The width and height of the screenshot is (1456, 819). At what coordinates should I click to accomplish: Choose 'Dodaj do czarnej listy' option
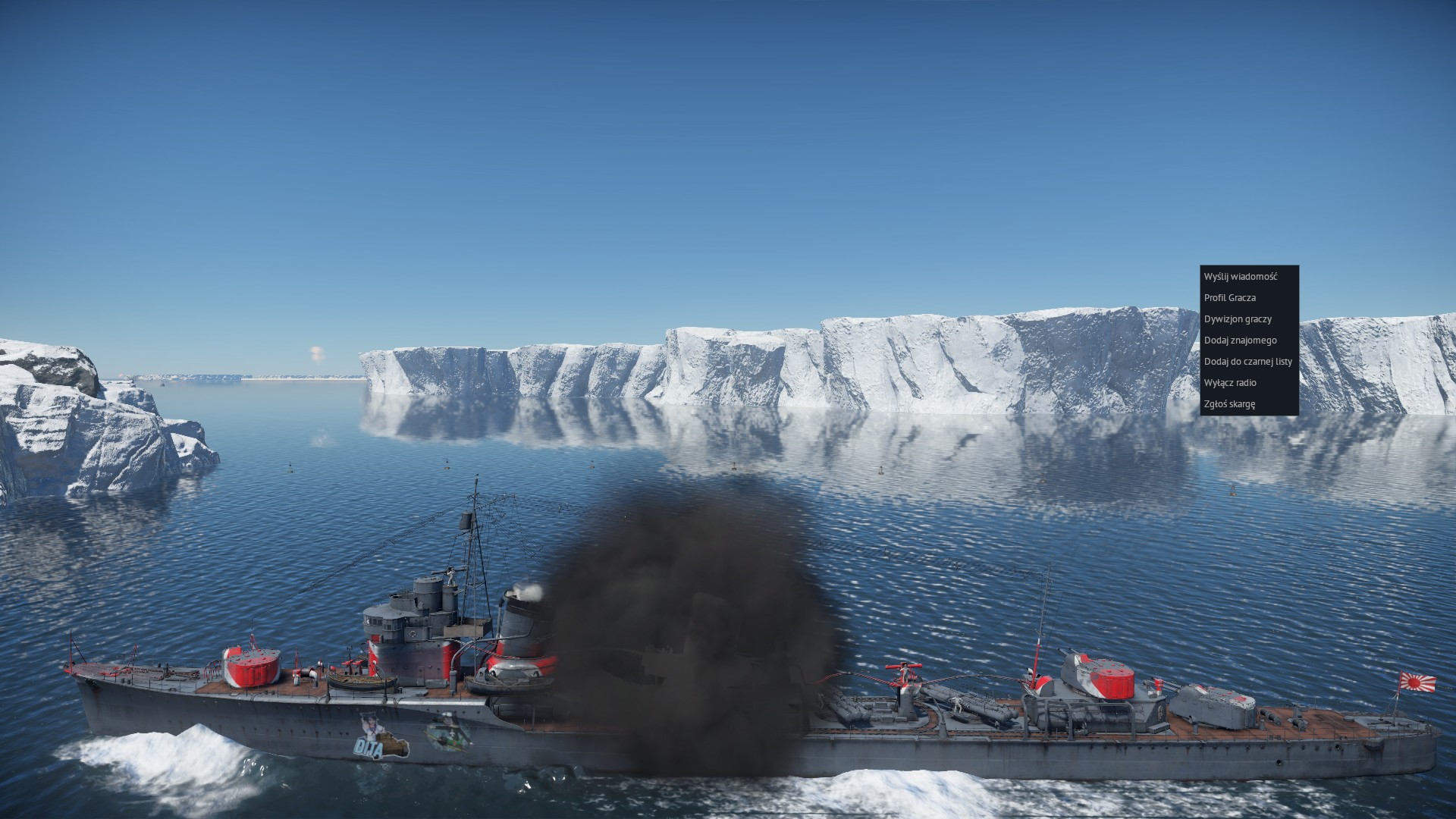(x=1248, y=362)
